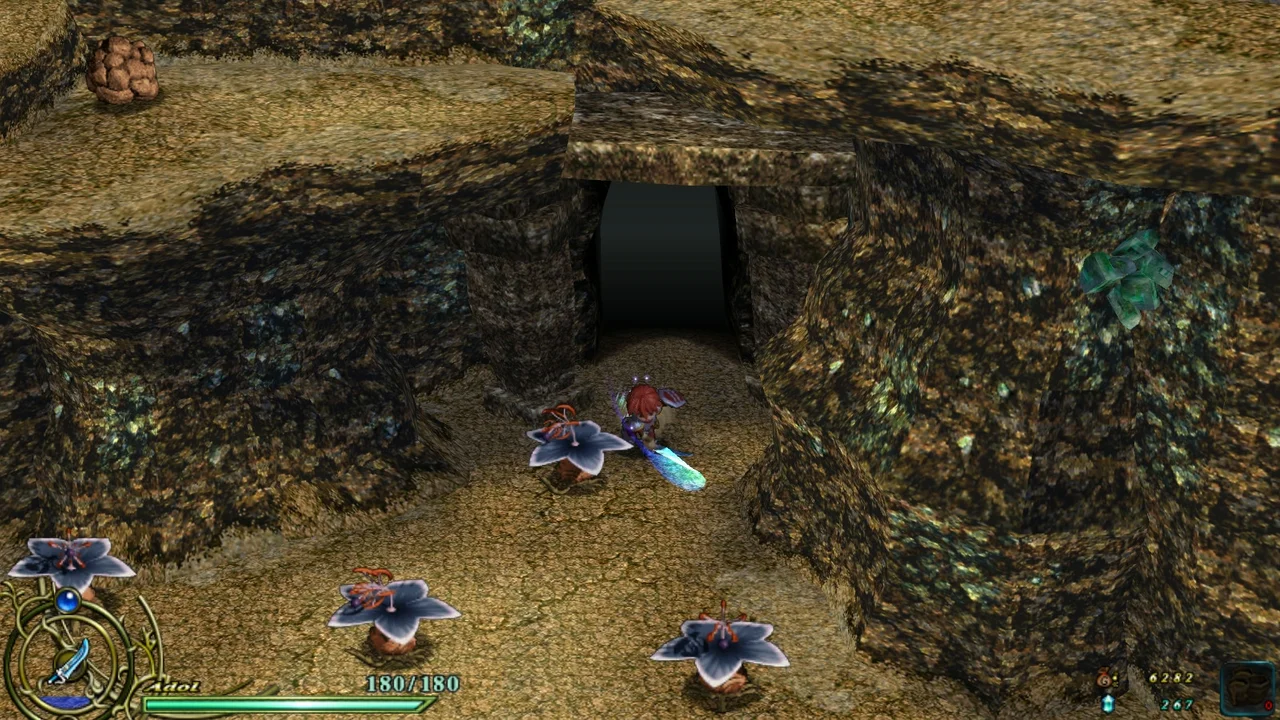Click the green HP bar
The width and height of the screenshot is (1280, 720).
pyautogui.click(x=285, y=705)
